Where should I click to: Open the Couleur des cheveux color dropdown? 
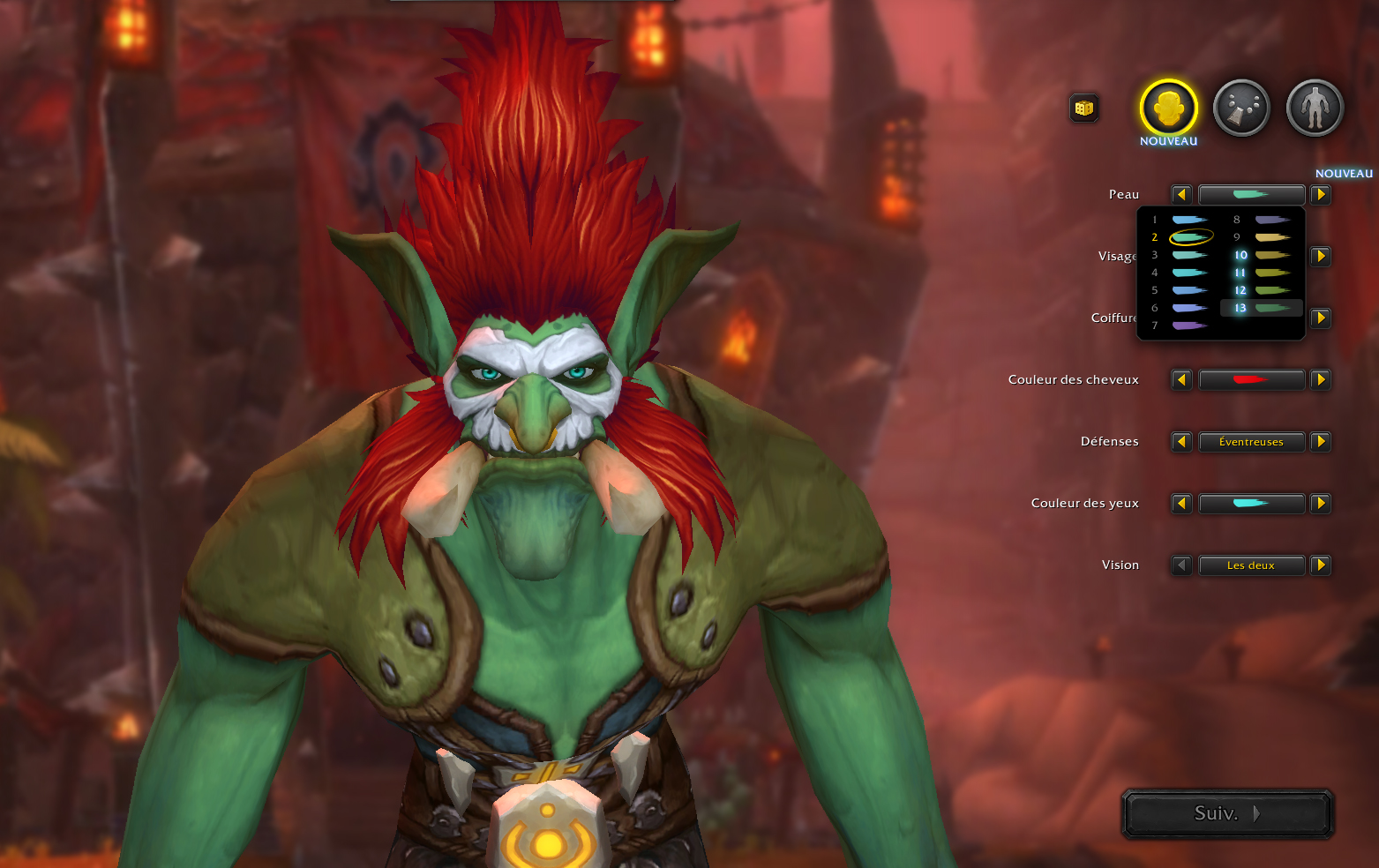1251,380
